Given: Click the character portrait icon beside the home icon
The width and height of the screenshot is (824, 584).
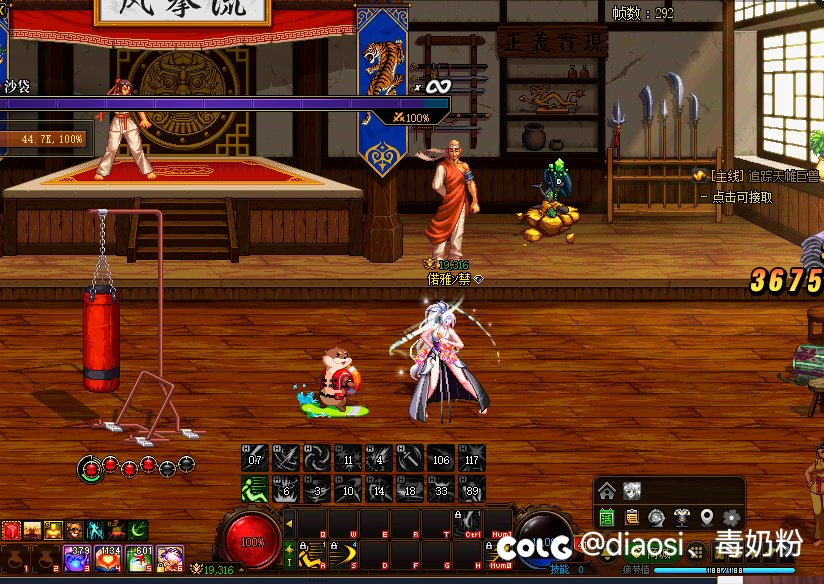Looking at the screenshot, I should pos(632,490).
